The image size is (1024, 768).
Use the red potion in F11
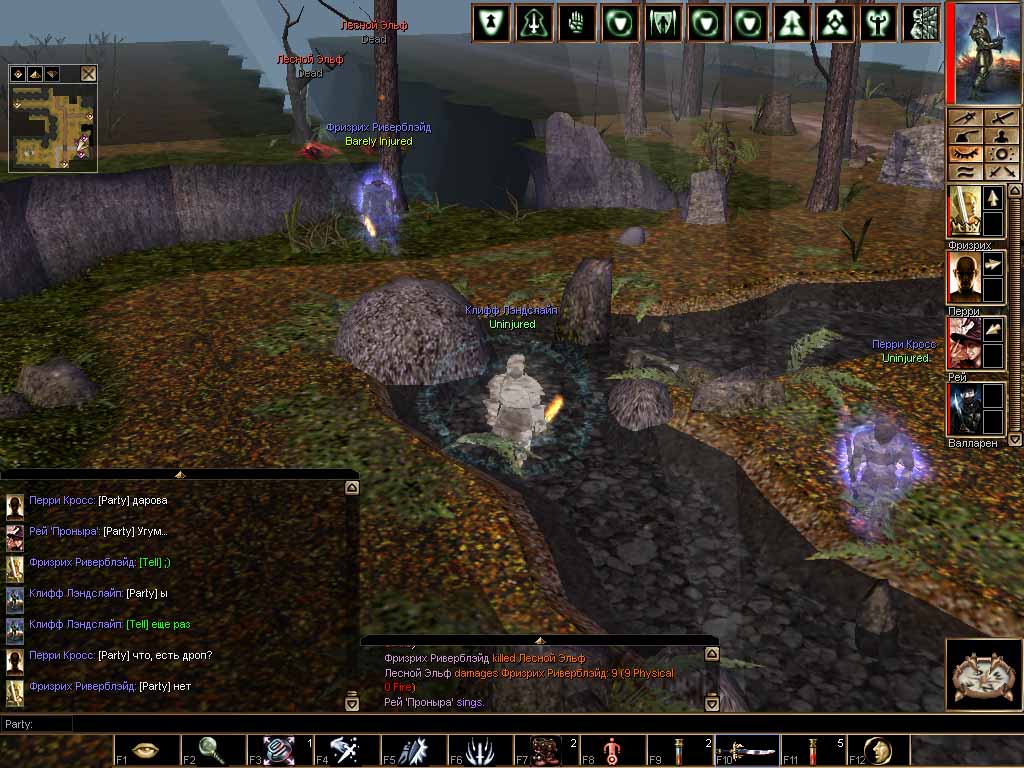pyautogui.click(x=811, y=750)
